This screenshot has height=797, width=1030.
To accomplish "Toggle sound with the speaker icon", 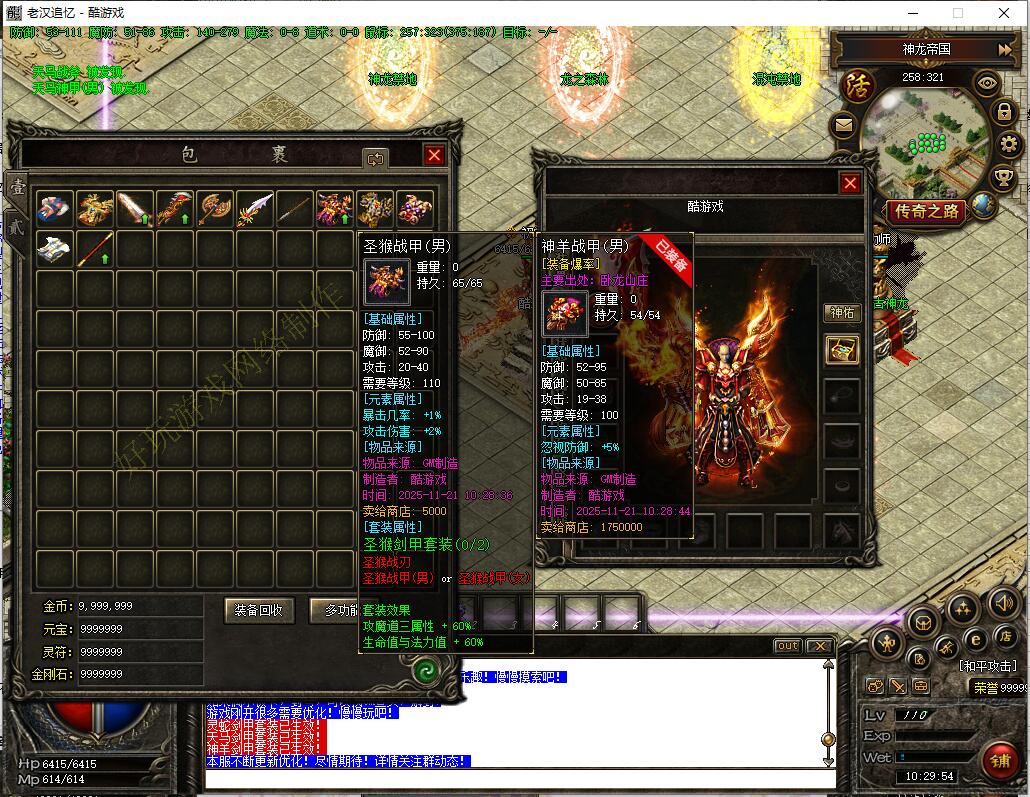I will tap(1003, 603).
